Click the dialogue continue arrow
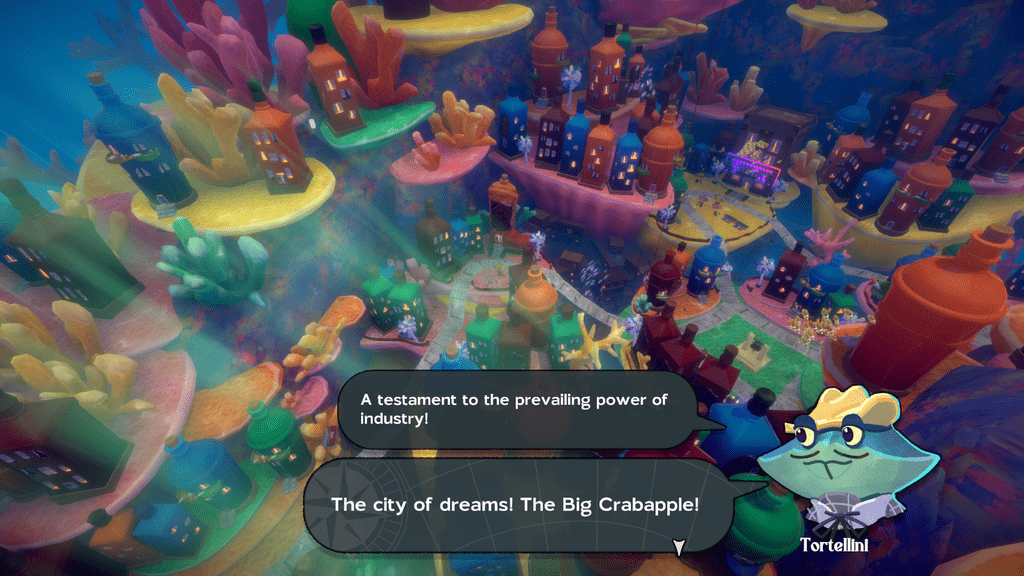1024x576 pixels. click(x=678, y=547)
